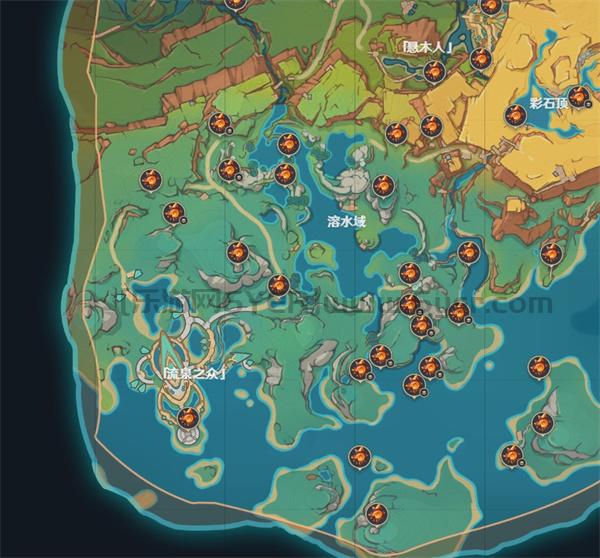Choose the marker beneath the 「流泉之众」 label
The width and height of the screenshot is (600, 558).
pos(186,417)
